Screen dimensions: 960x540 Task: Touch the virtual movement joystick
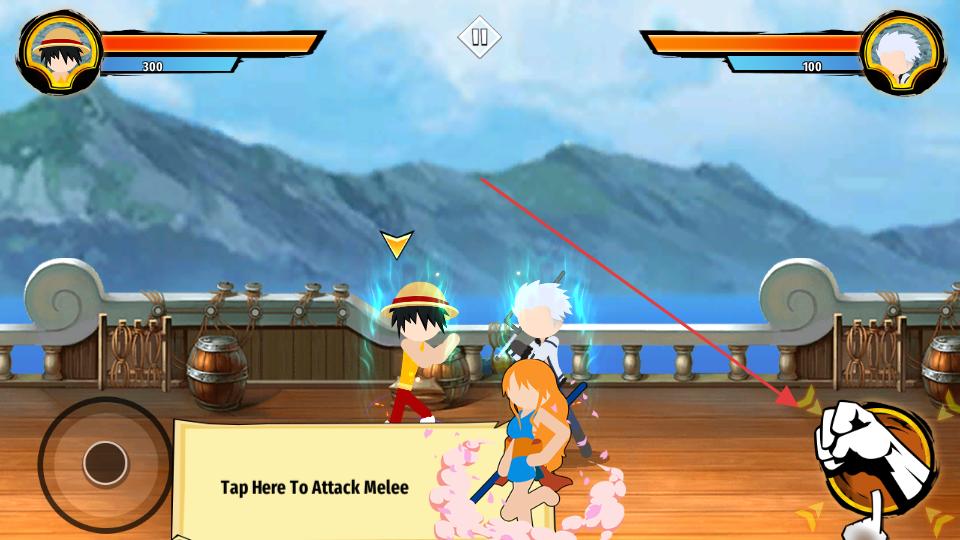click(104, 462)
